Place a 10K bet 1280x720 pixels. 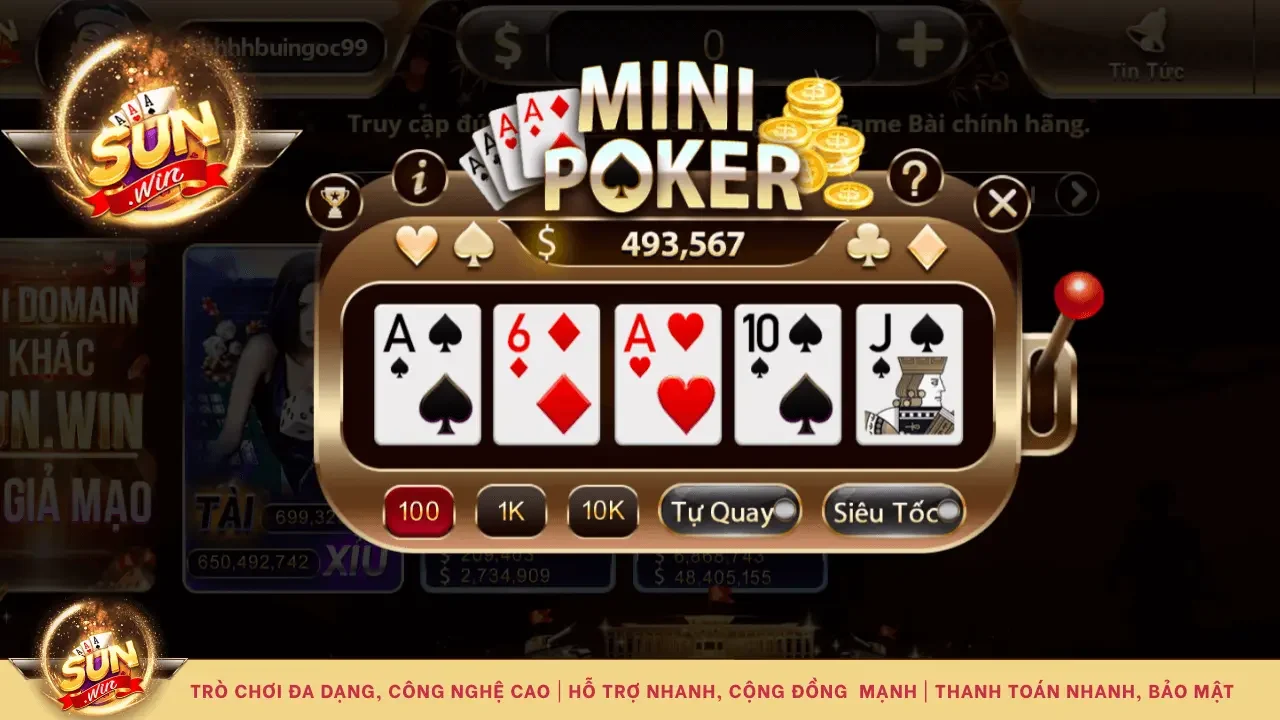click(602, 510)
